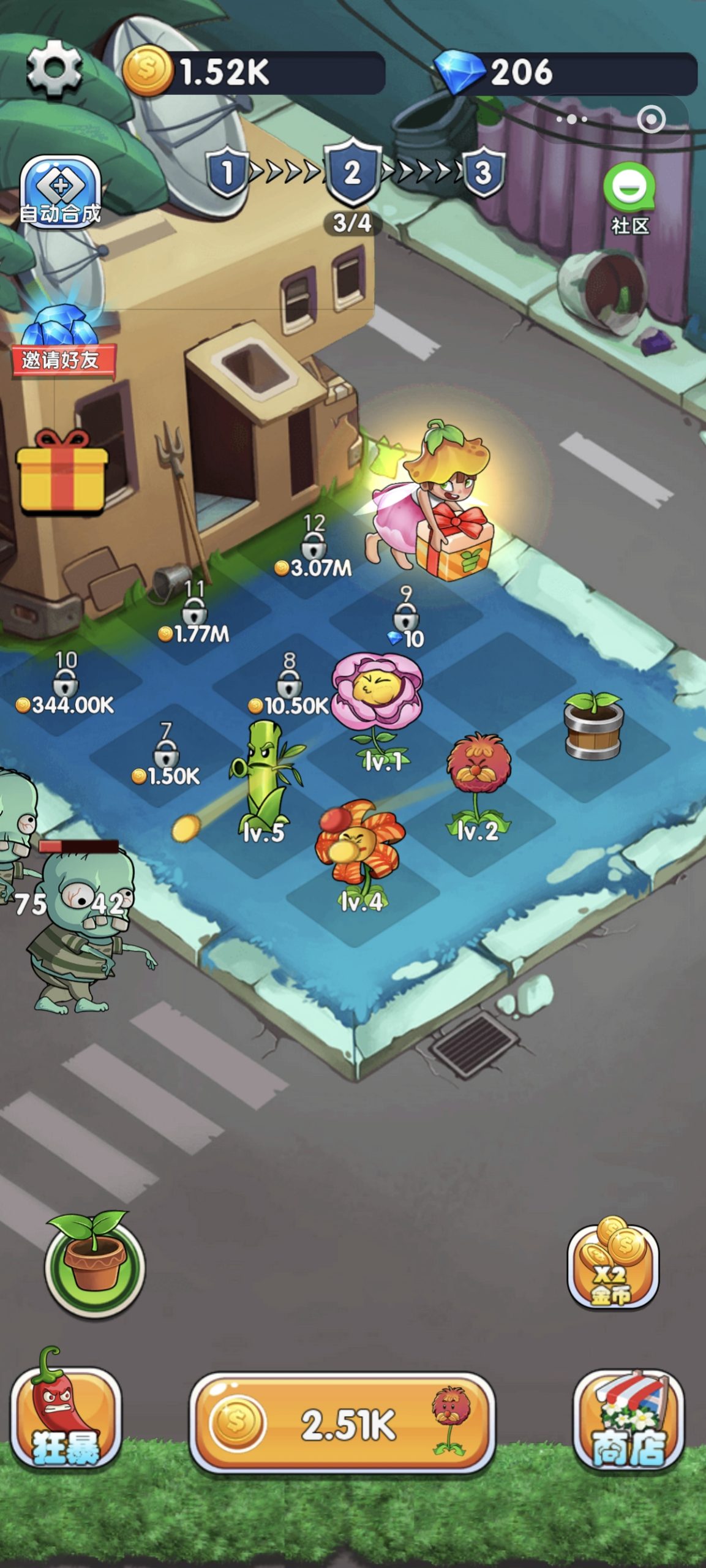Open the 社区 community chat icon
706x1568 pixels.
(x=629, y=197)
